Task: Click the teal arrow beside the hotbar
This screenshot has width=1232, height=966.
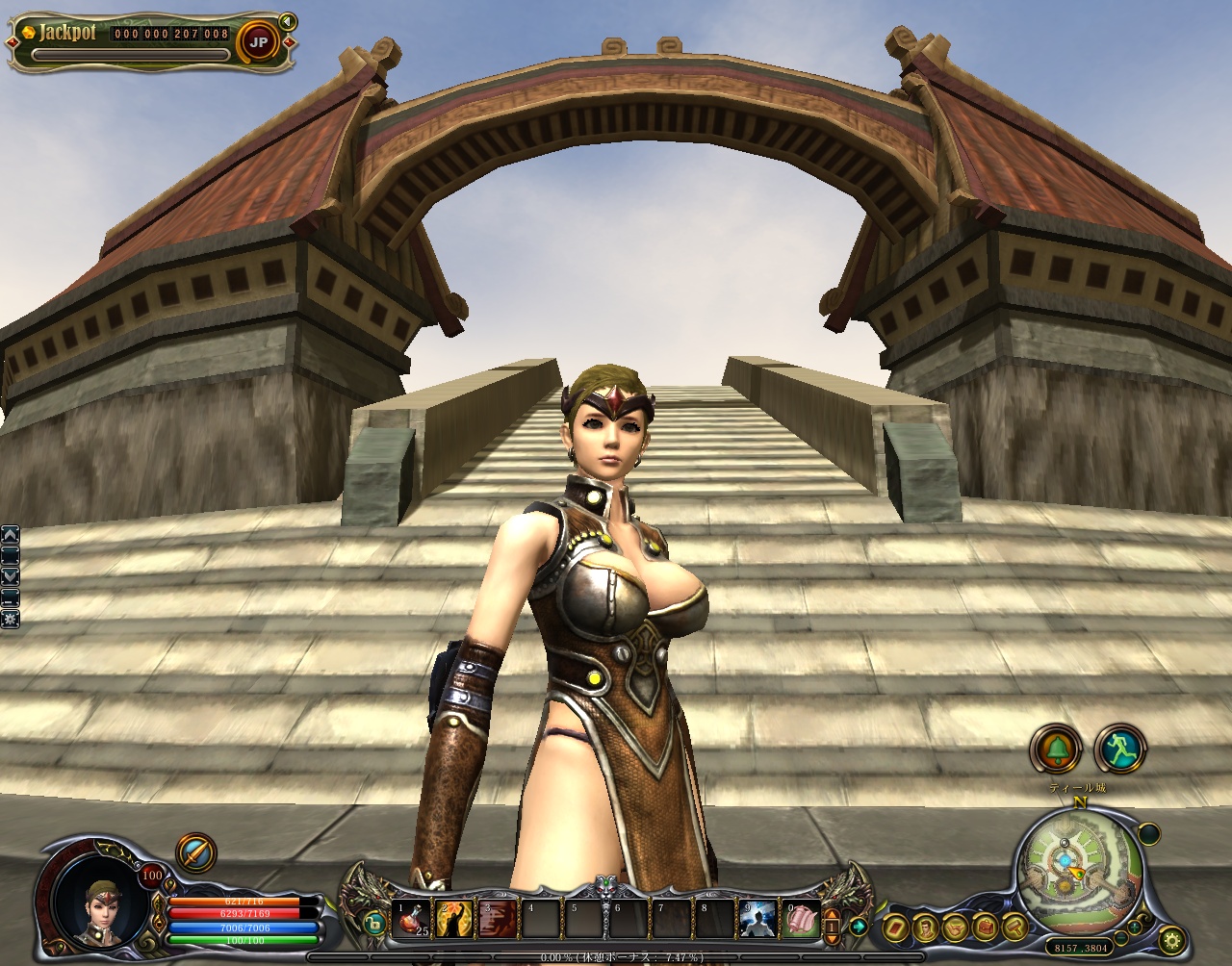Action: point(857,927)
